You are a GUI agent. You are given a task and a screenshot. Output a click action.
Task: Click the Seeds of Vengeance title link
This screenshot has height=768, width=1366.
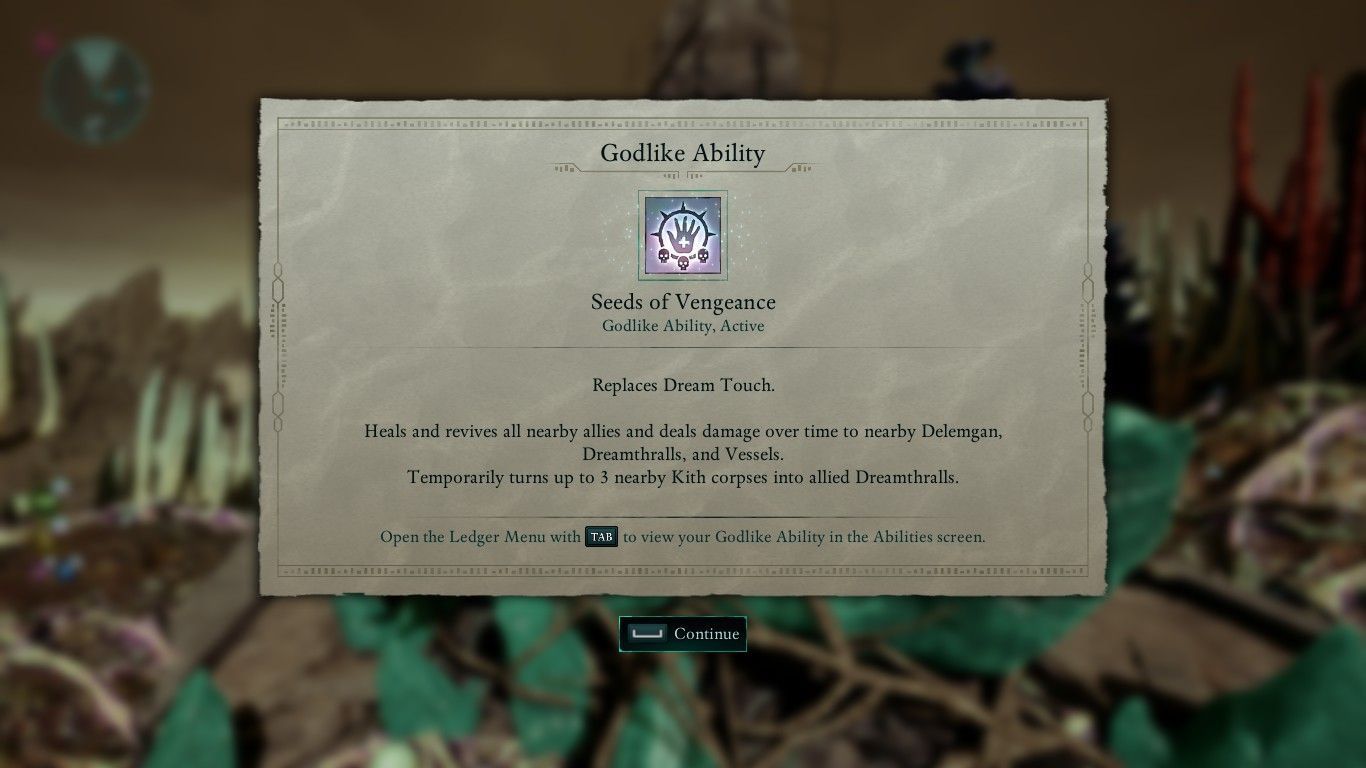tap(683, 302)
